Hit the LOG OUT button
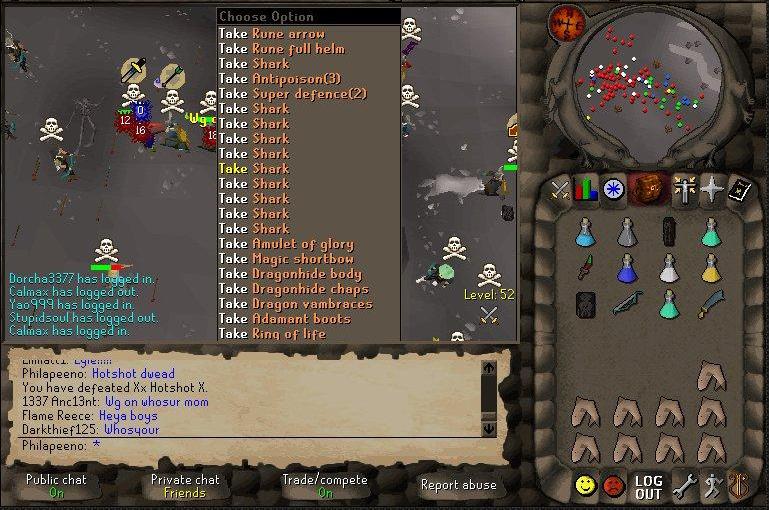769x510 pixels. pos(649,487)
